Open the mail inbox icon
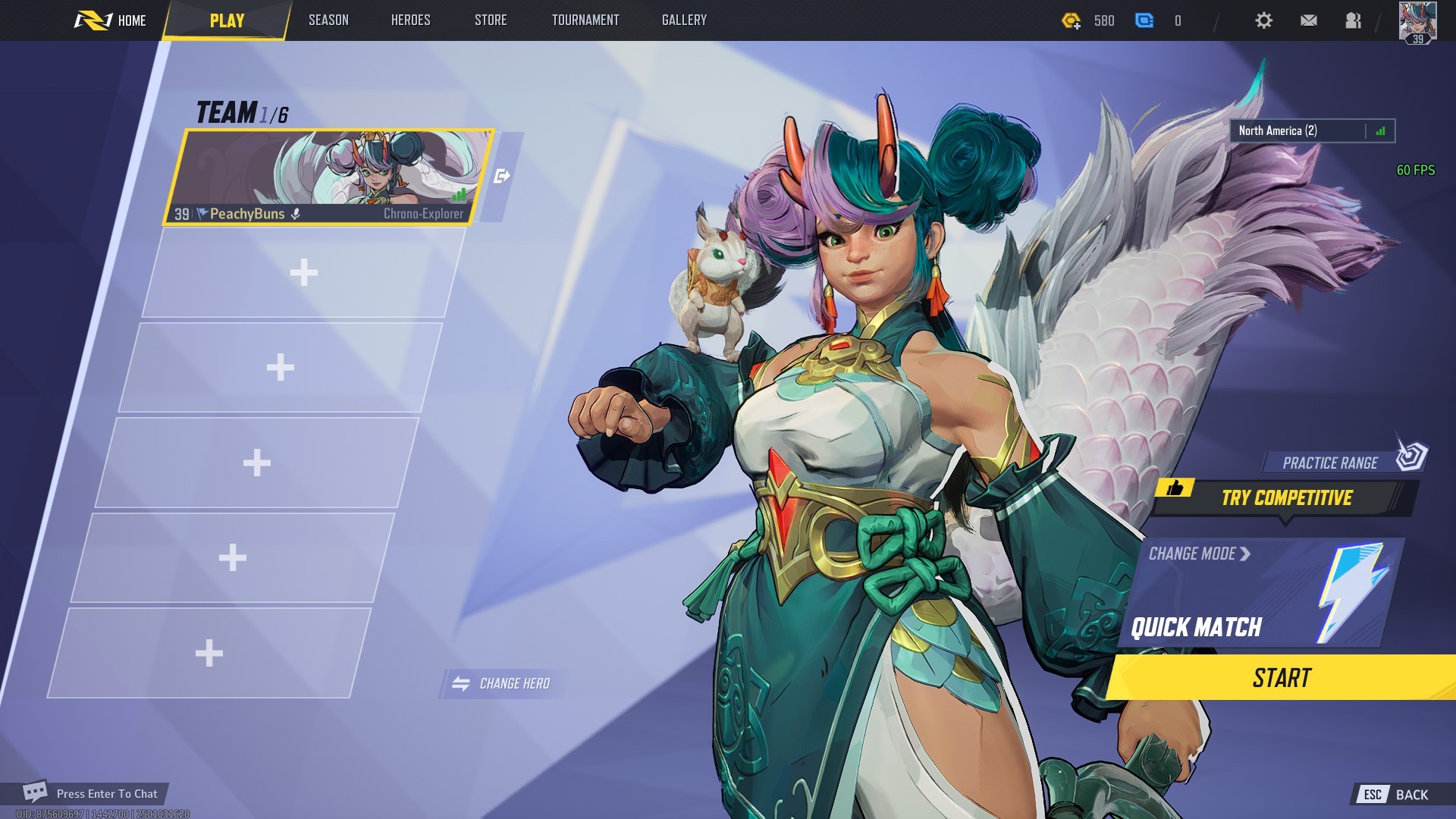Viewport: 1456px width, 819px height. [1308, 20]
